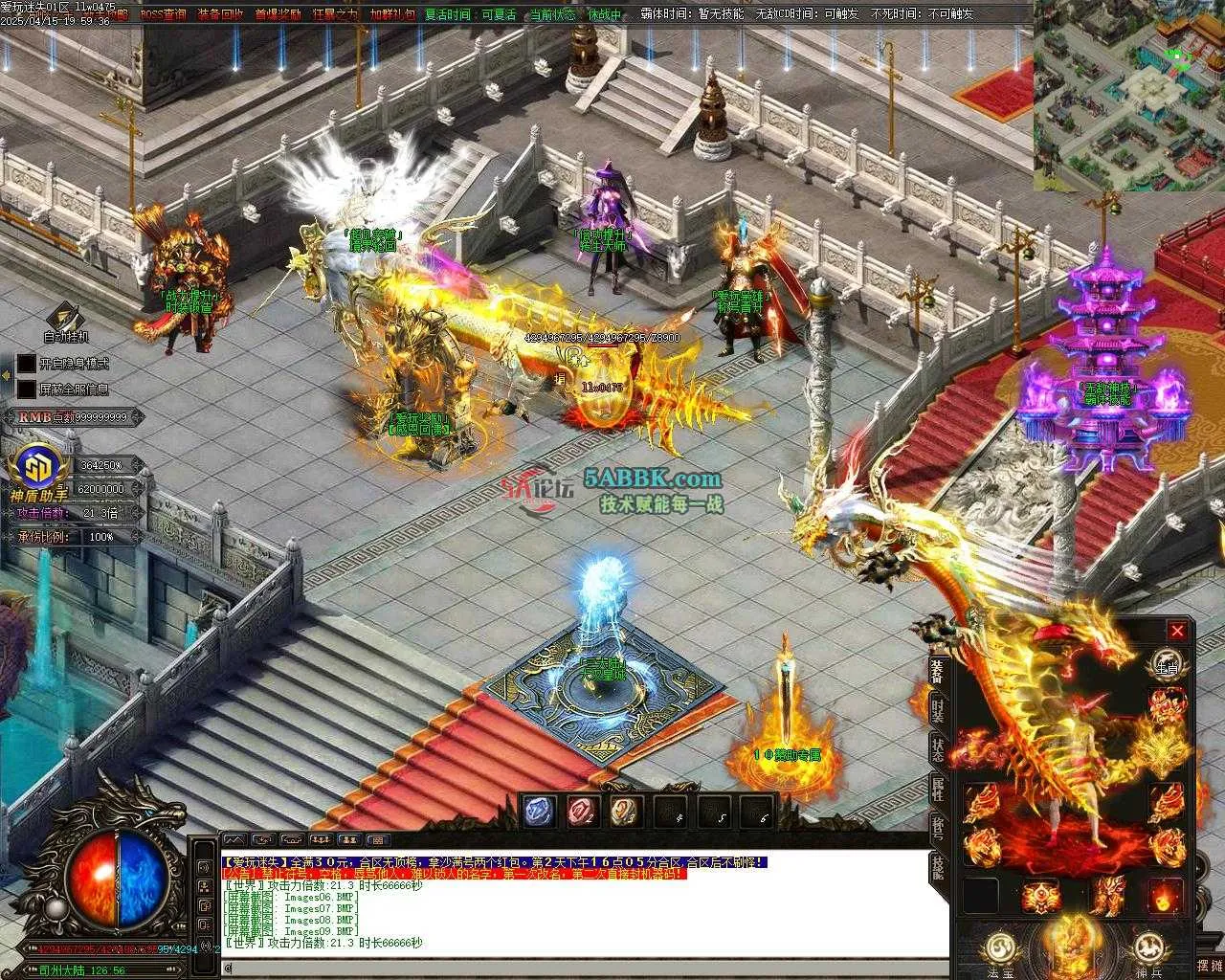This screenshot has height=980, width=1225.
Task: Open the 神兵 divine weapon button
Action: click(1147, 950)
